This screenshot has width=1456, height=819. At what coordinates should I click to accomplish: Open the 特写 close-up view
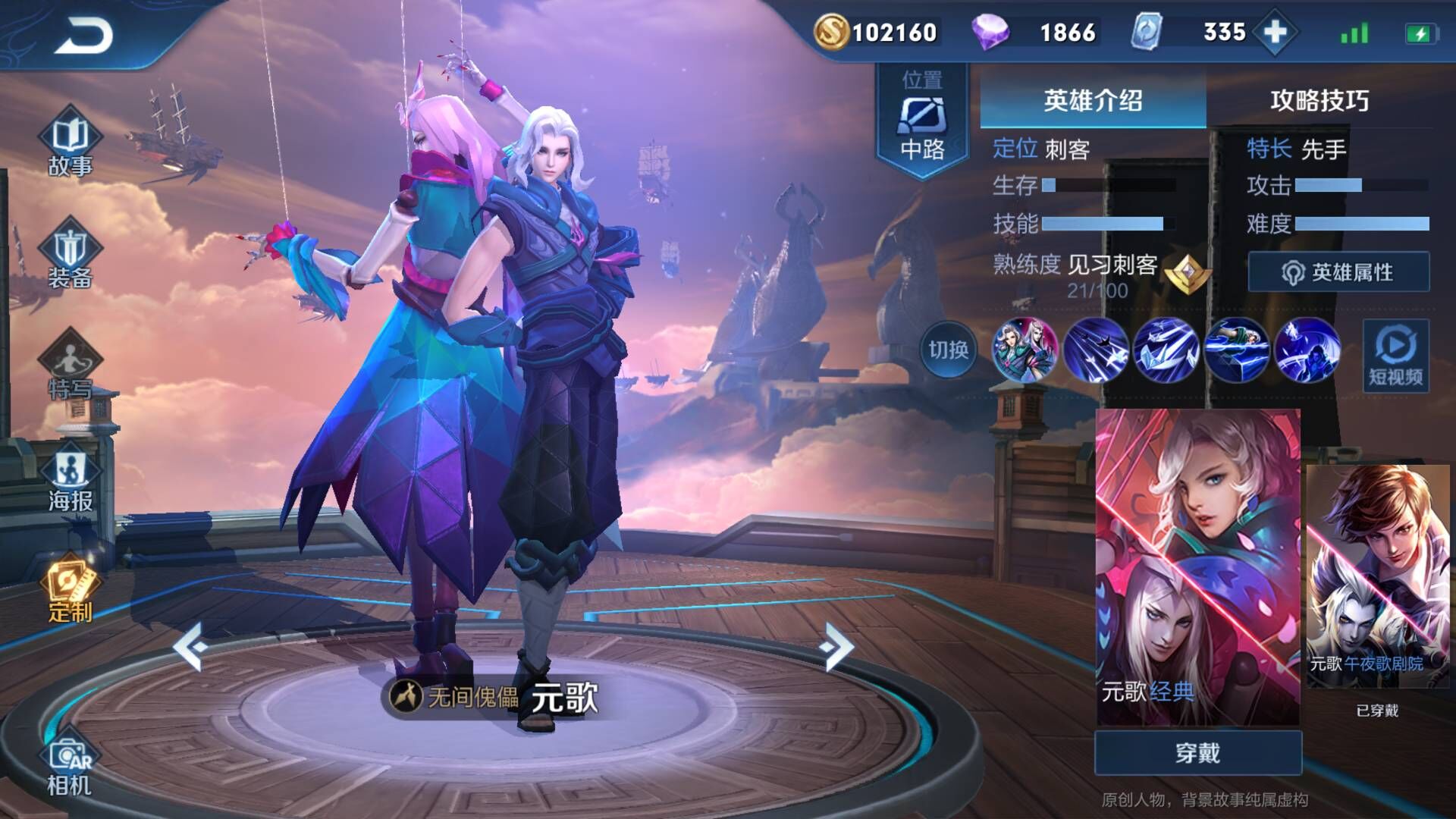70,368
